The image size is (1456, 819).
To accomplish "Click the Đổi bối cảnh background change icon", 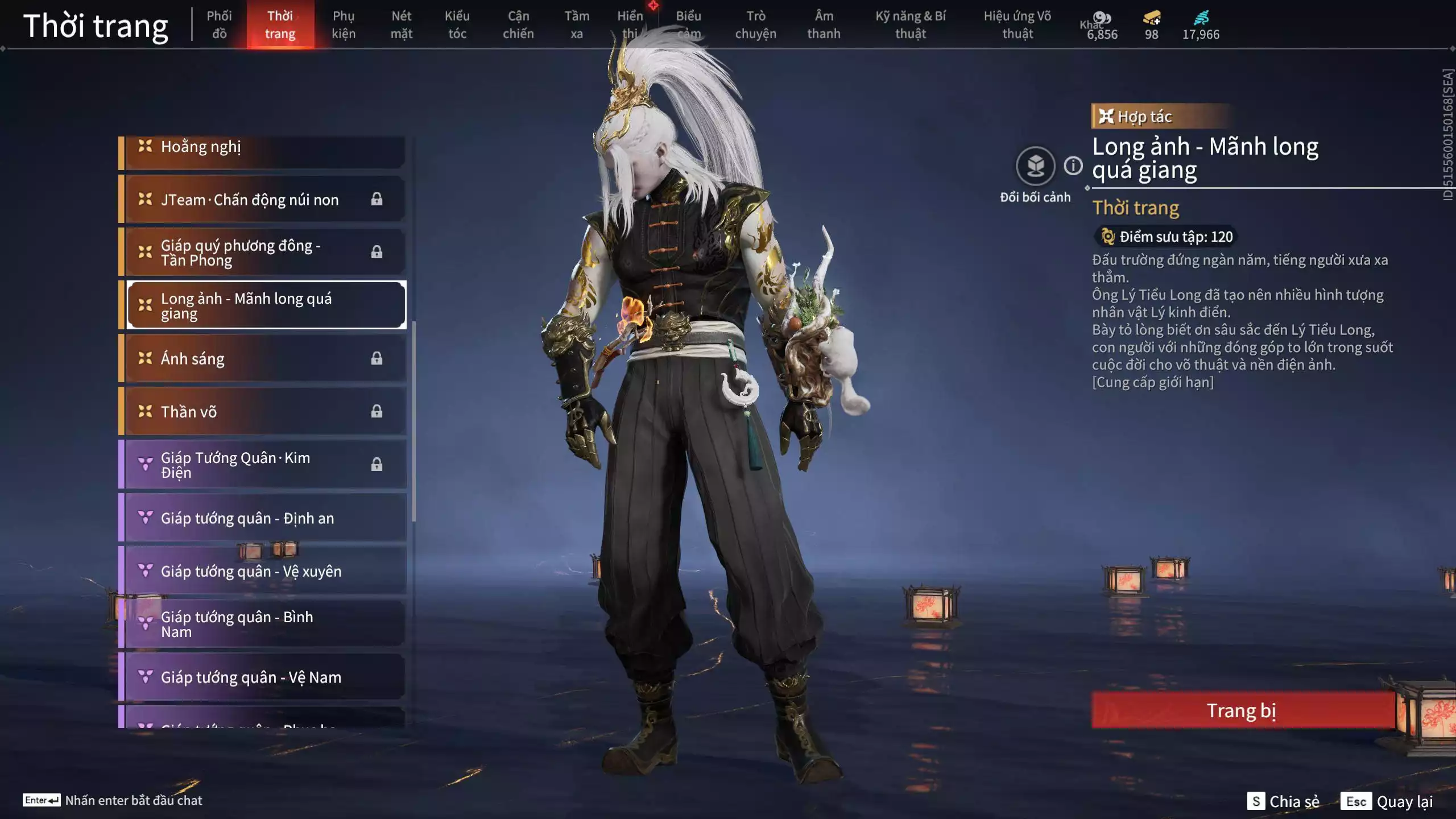I will pos(1036,166).
